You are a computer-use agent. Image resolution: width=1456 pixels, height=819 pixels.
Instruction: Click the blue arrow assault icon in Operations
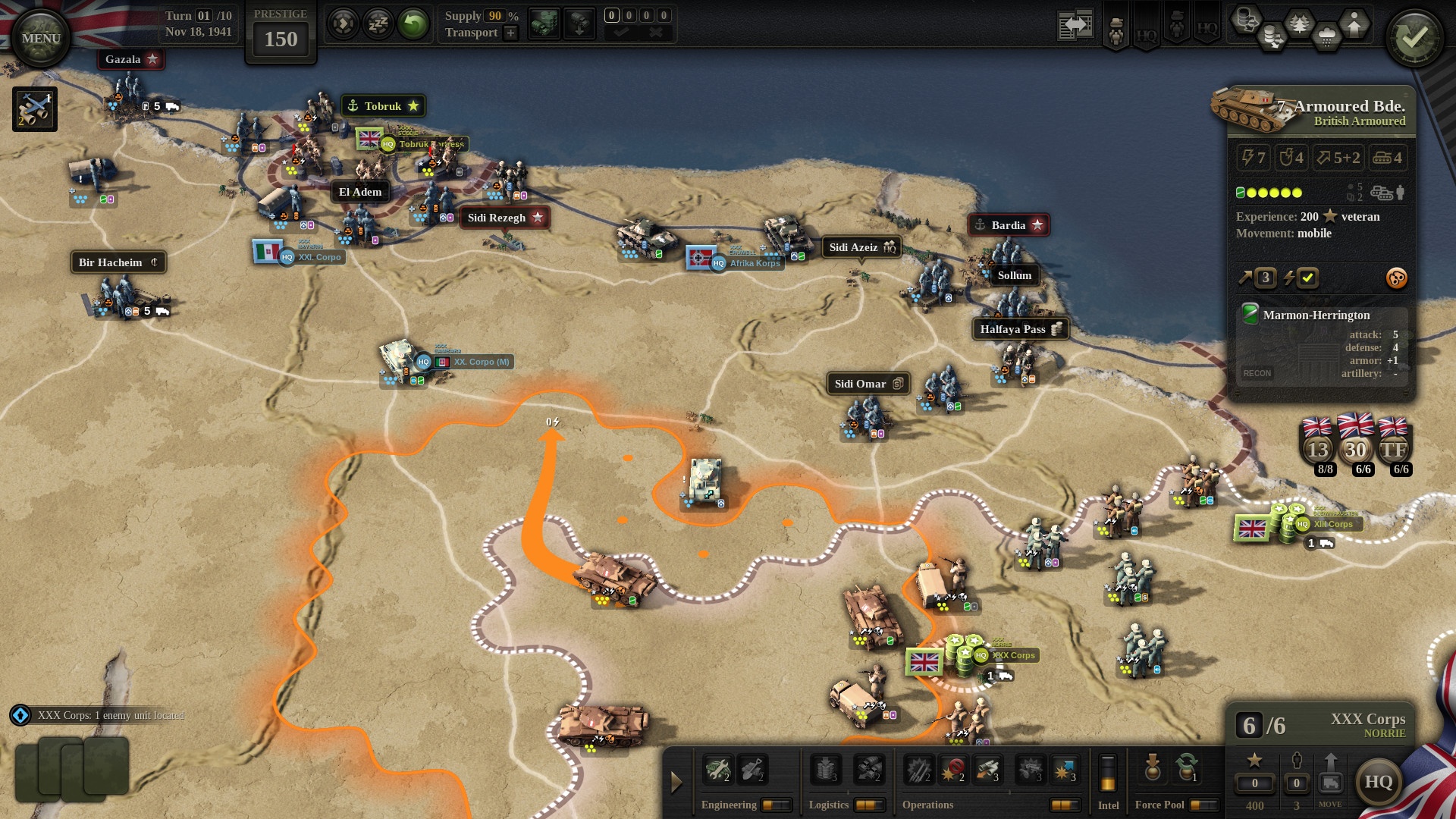coord(1064,770)
